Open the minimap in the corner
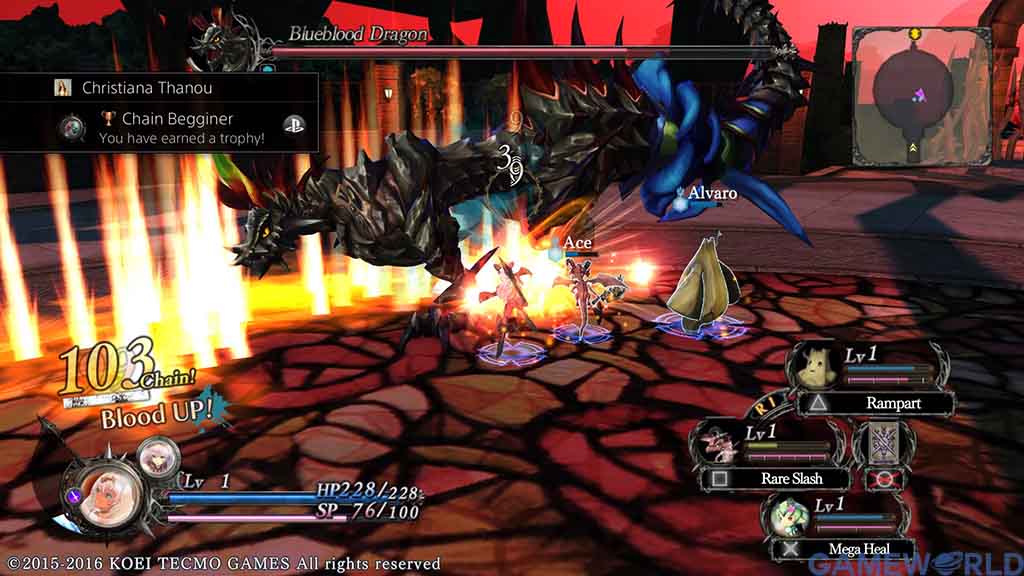Image resolution: width=1024 pixels, height=576 pixels. tap(920, 94)
